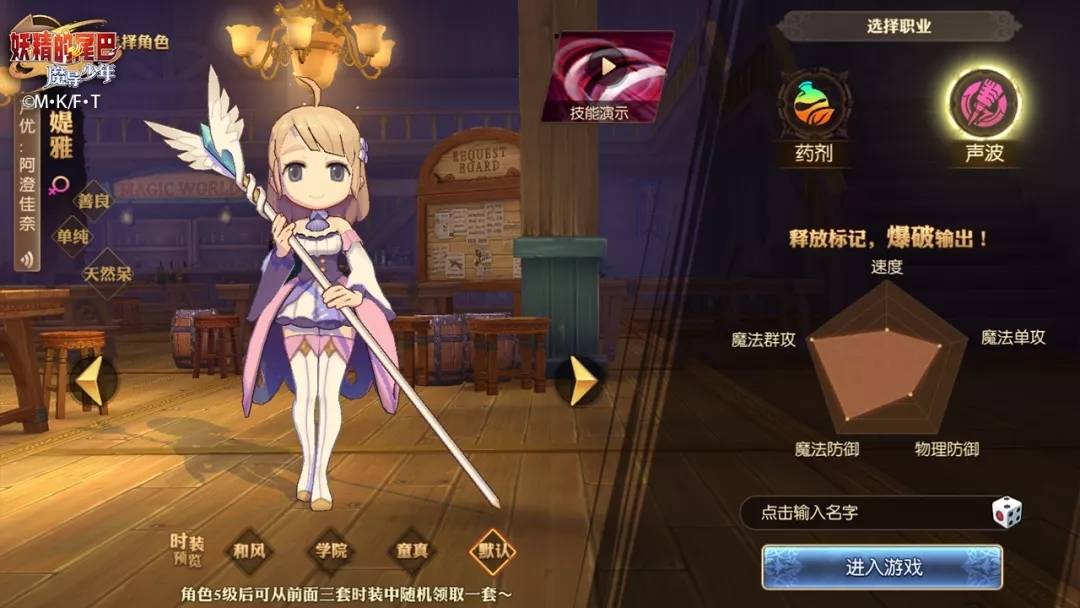Screen dimensions: 1080x608
Task: Show the next character with right arrow
Action: [x=583, y=380]
